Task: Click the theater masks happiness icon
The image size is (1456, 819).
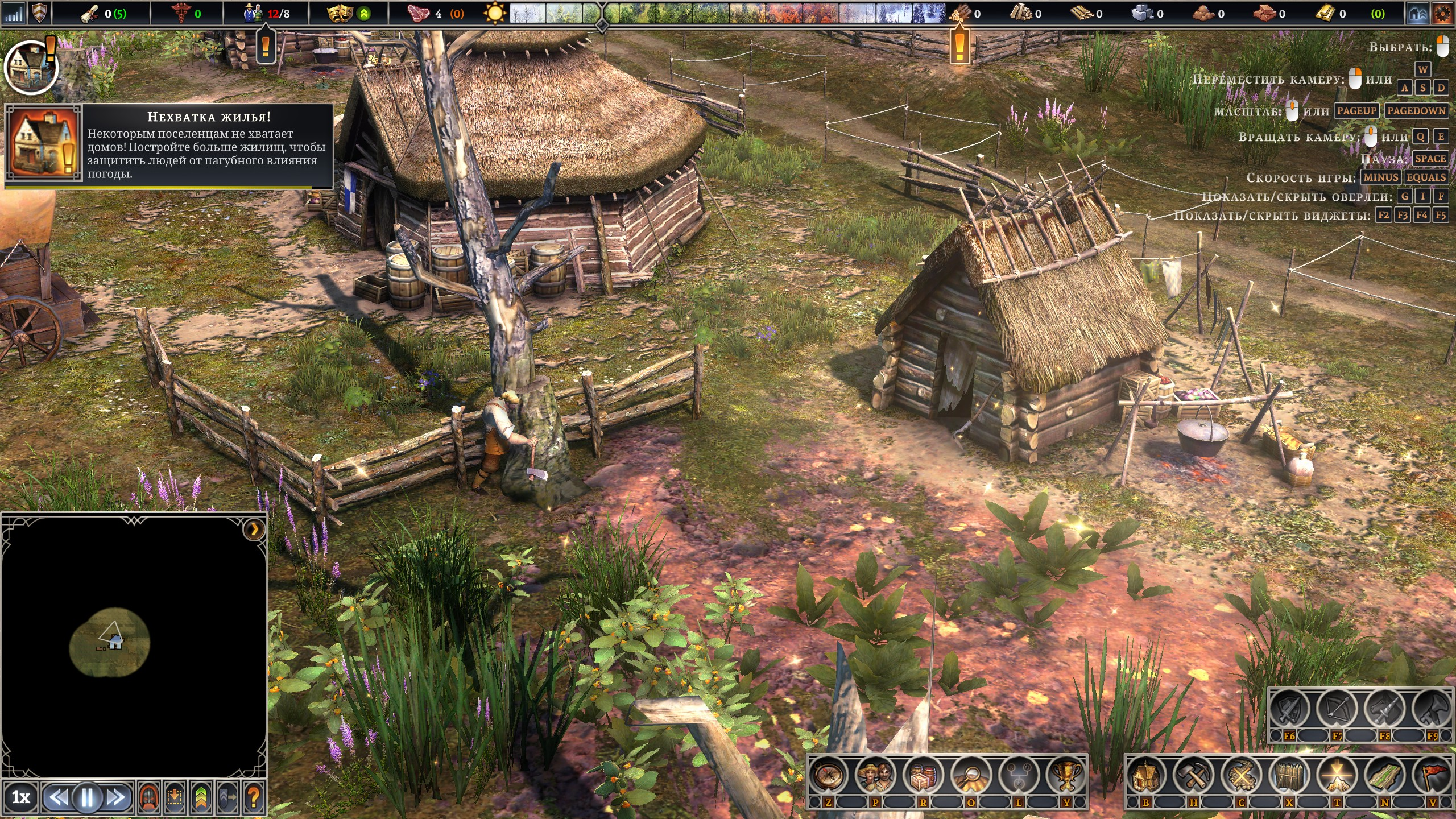Action: 340,14
